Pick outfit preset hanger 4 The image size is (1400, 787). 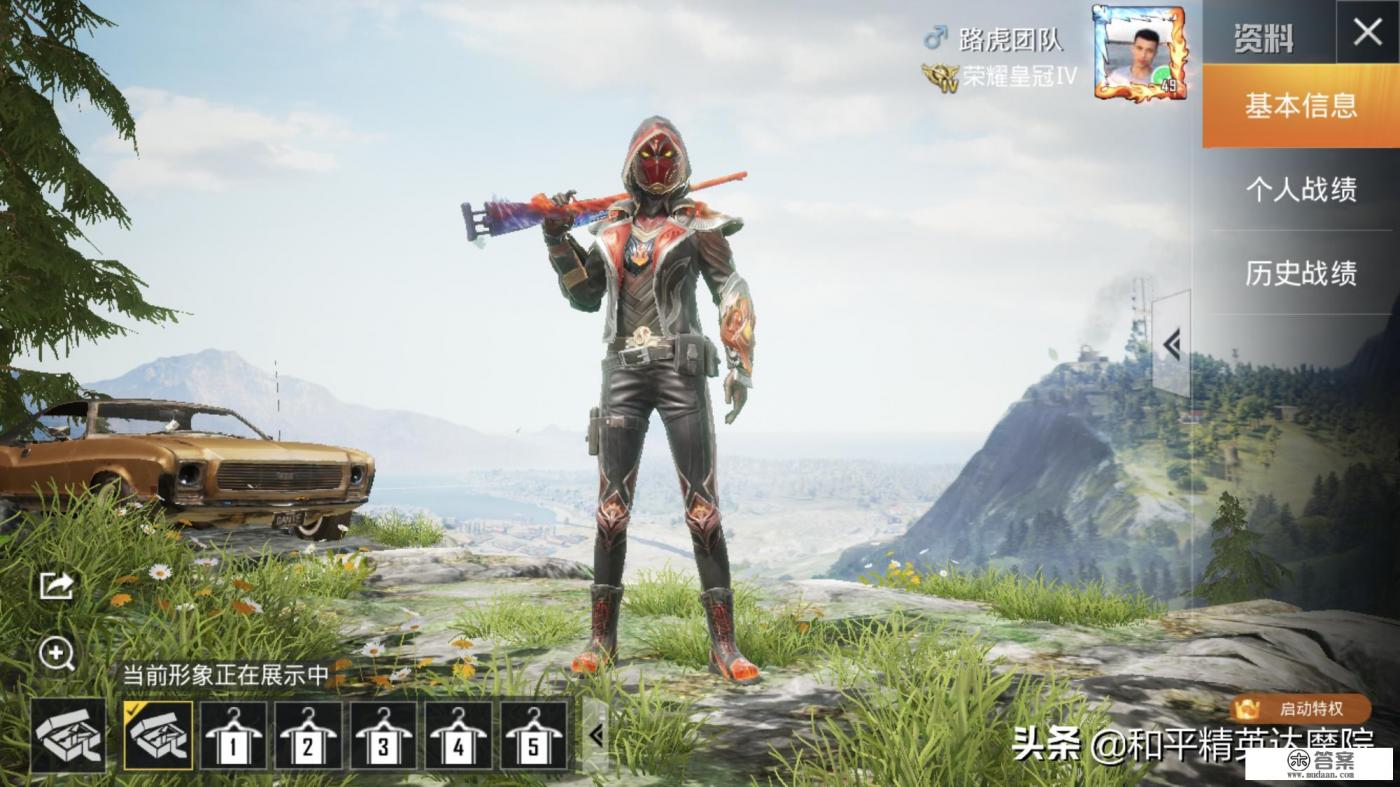pyautogui.click(x=459, y=735)
